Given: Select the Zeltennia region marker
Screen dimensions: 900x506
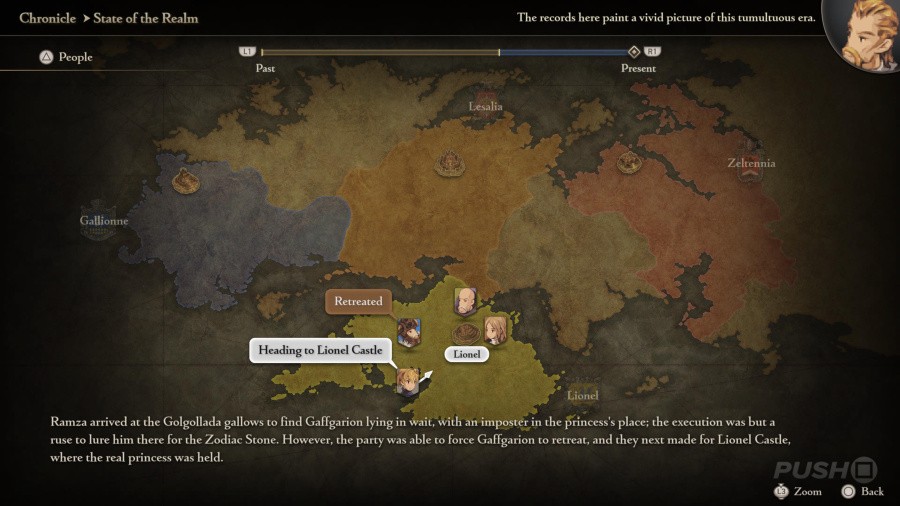Looking at the screenshot, I should [x=751, y=164].
